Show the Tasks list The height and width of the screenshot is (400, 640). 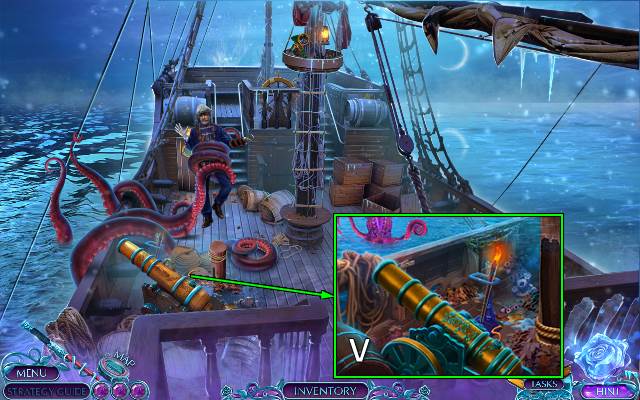tap(544, 383)
